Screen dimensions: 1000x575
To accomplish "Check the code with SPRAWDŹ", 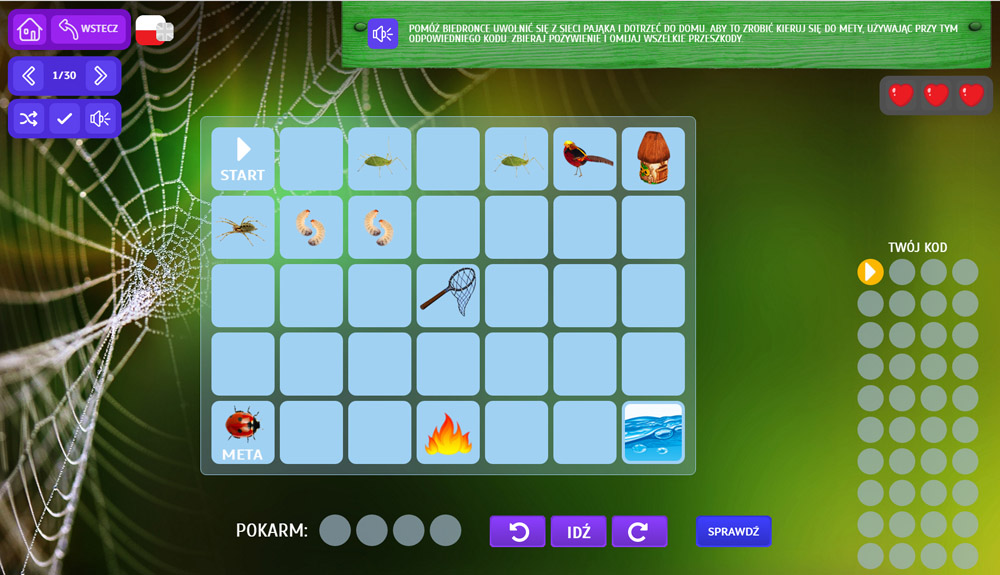I will [x=733, y=532].
